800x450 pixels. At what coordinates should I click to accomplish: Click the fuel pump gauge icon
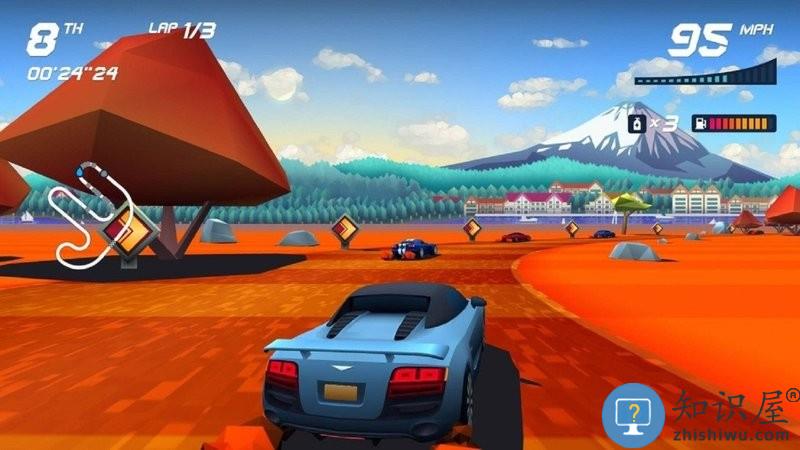coord(700,124)
